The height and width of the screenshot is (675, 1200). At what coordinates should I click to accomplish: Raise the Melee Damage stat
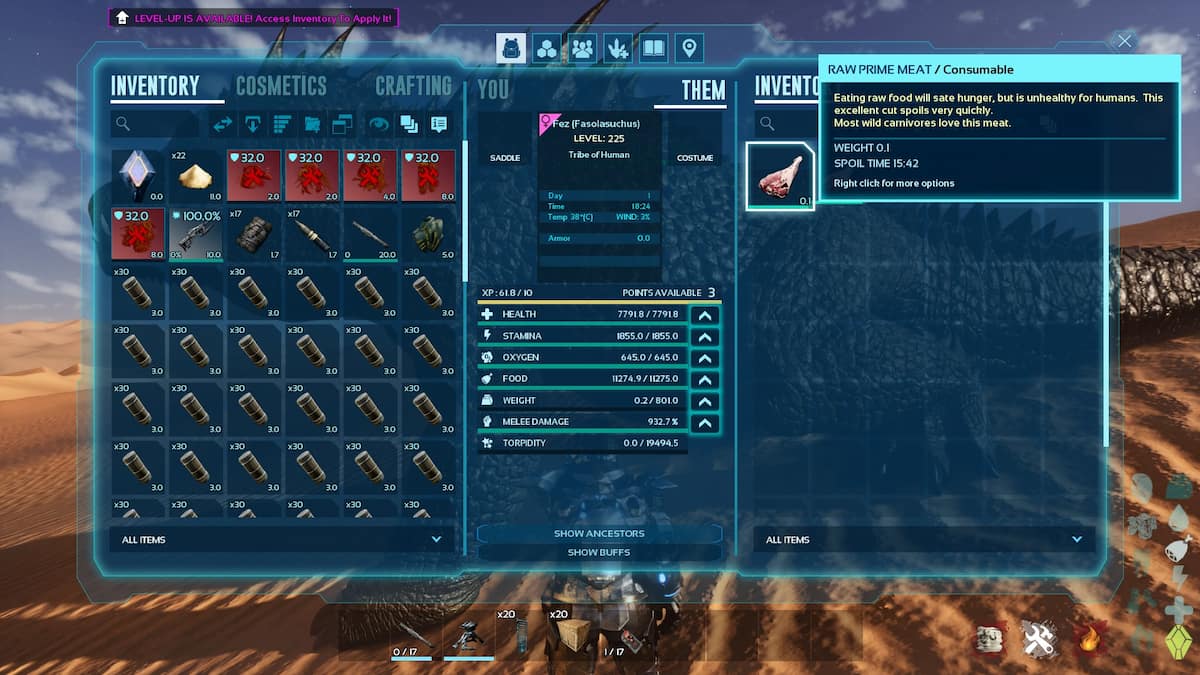click(x=705, y=422)
